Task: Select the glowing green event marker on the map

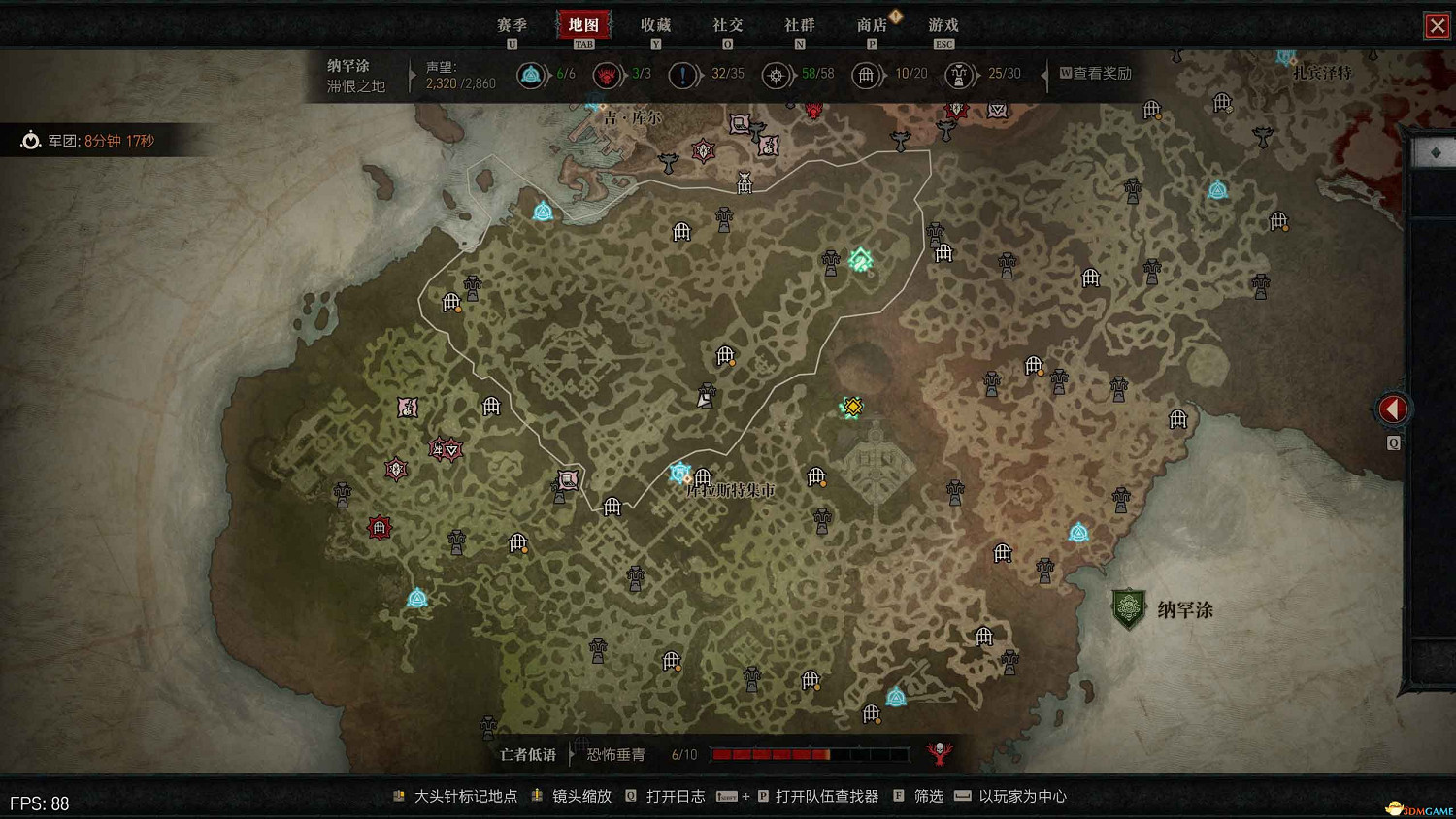Action: pyautogui.click(x=858, y=260)
